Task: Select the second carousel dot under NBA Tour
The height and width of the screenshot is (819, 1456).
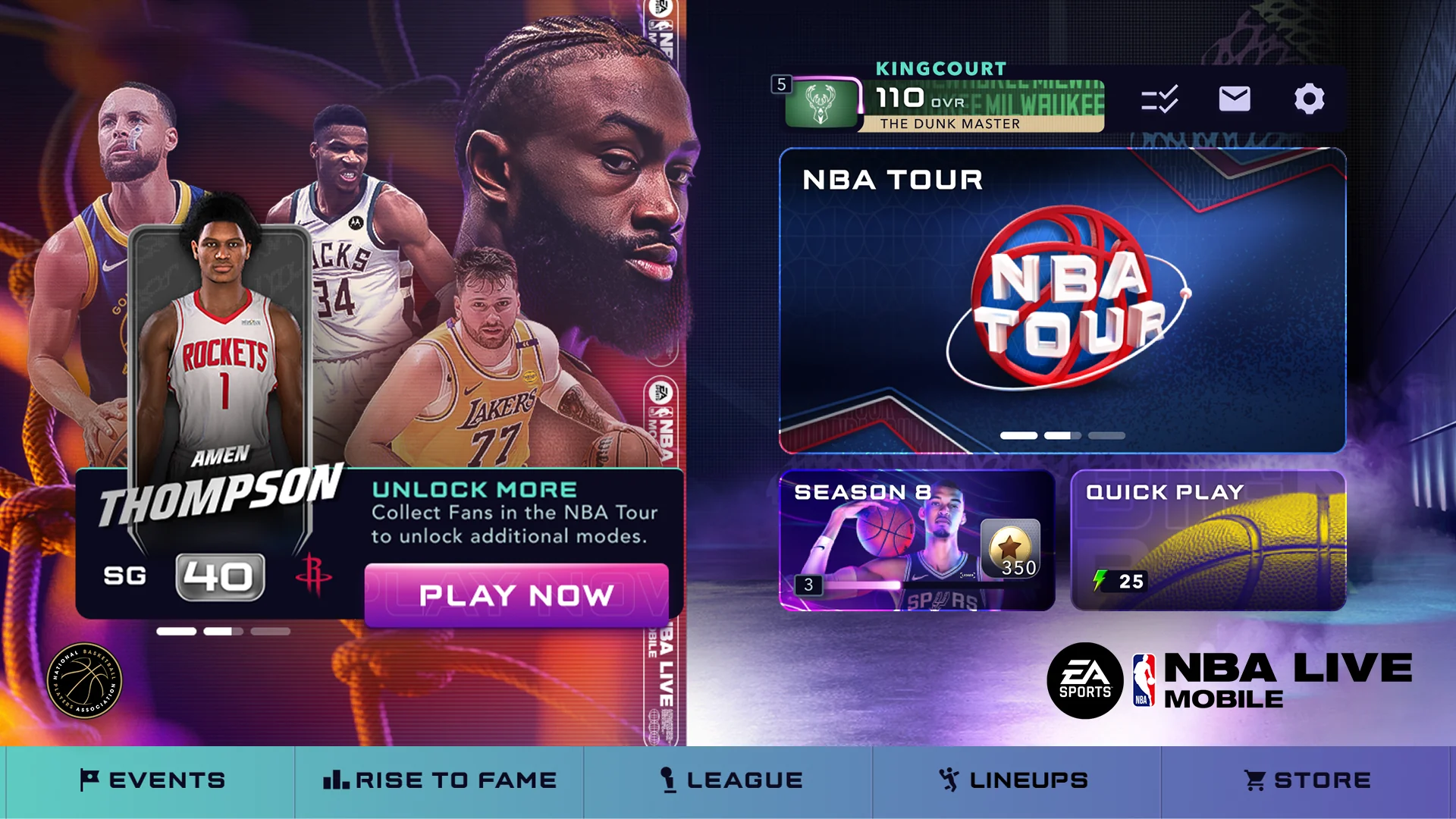Action: pyautogui.click(x=1060, y=436)
